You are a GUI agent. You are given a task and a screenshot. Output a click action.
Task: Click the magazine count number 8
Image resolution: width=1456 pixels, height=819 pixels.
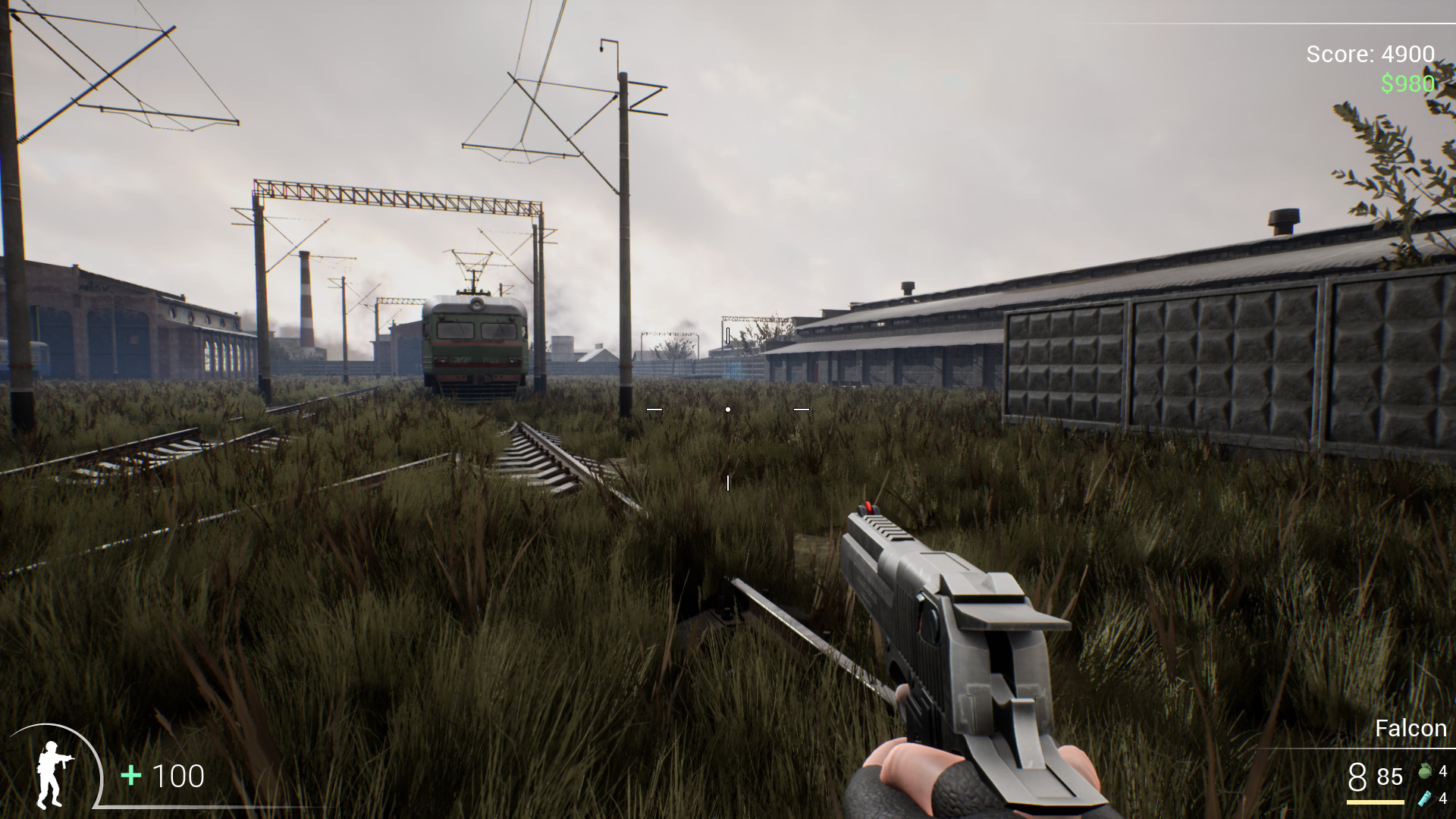pos(1357,777)
